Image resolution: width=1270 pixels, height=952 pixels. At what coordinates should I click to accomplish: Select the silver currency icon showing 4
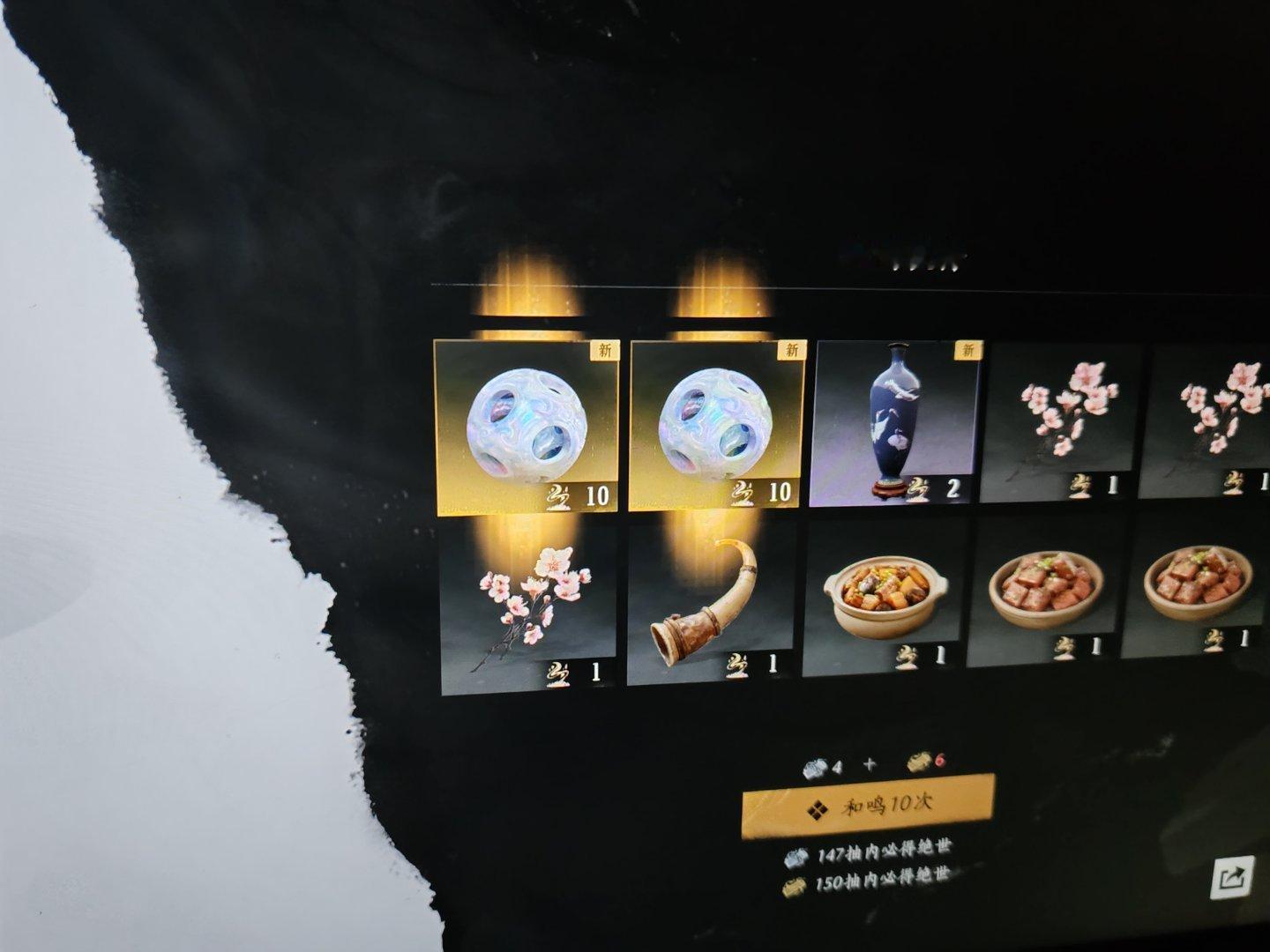(x=816, y=768)
